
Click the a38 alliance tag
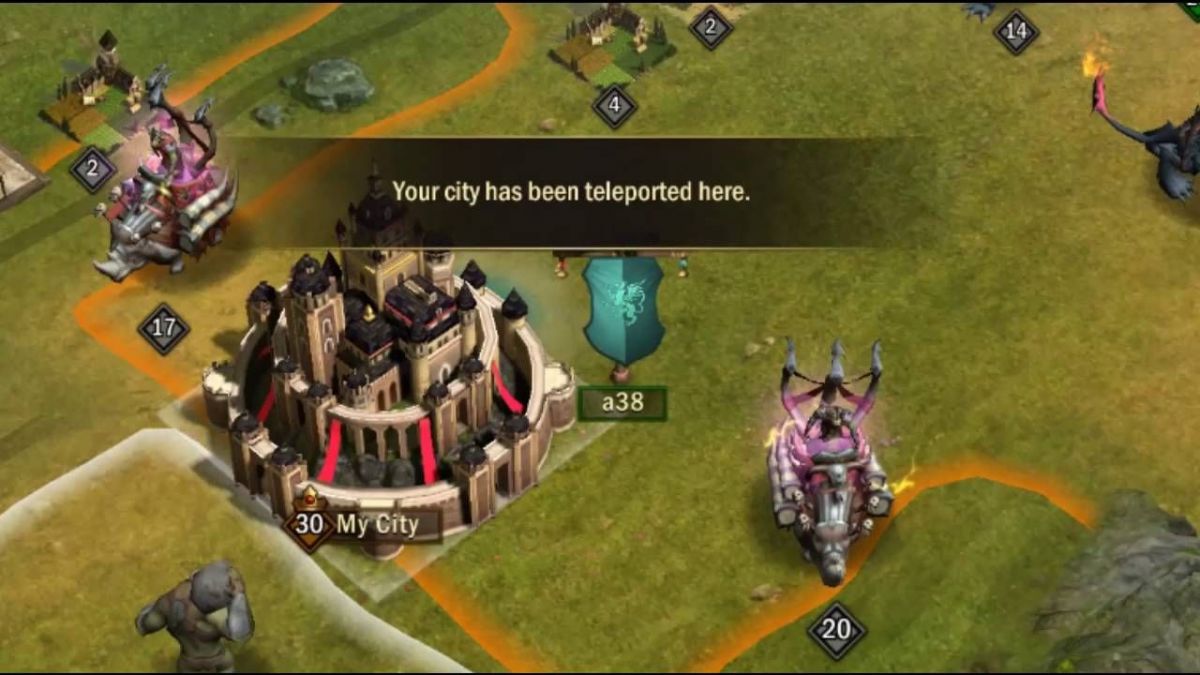pos(622,405)
